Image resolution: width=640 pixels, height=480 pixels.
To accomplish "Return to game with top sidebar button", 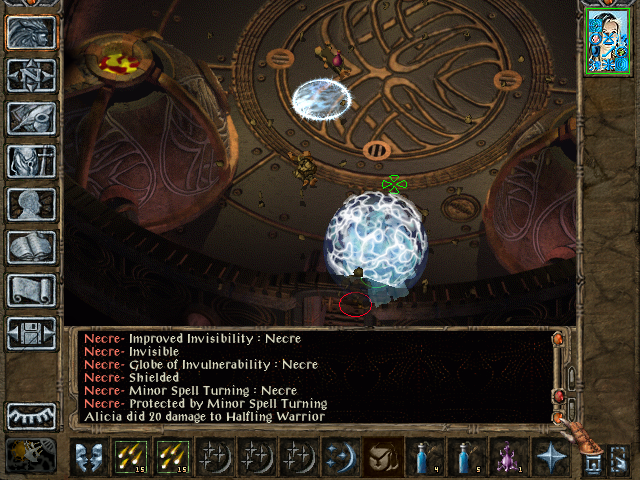I will coord(31,32).
